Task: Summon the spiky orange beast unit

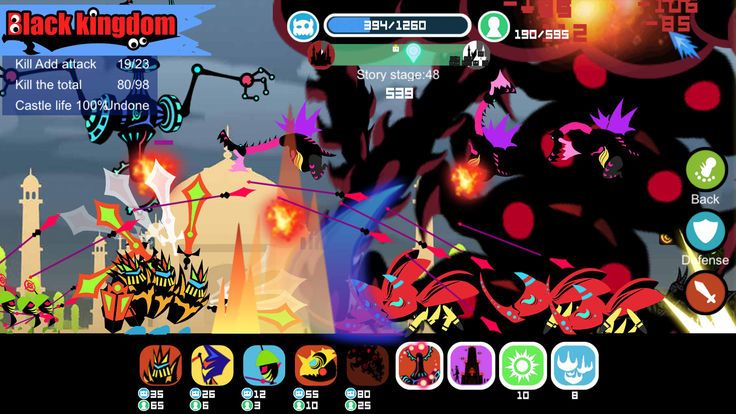Action: [x=160, y=366]
